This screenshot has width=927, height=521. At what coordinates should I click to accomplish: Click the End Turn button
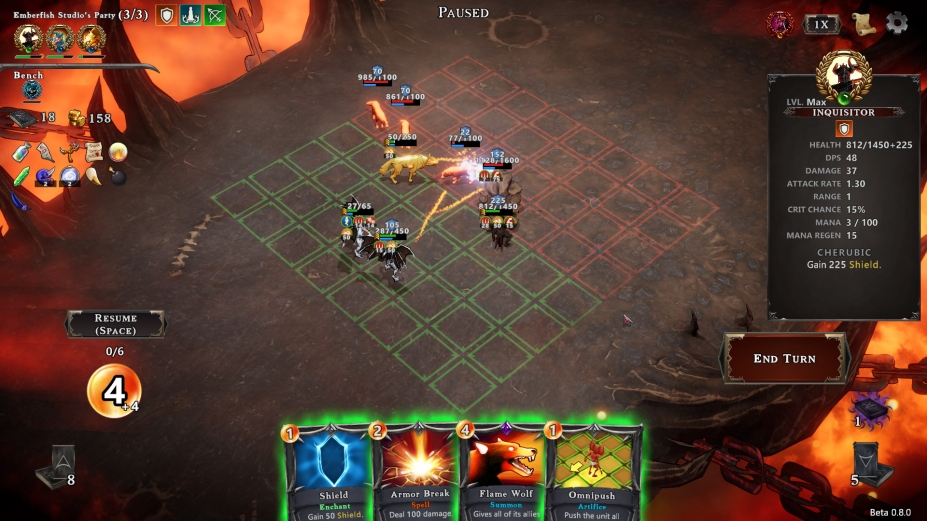tap(784, 359)
